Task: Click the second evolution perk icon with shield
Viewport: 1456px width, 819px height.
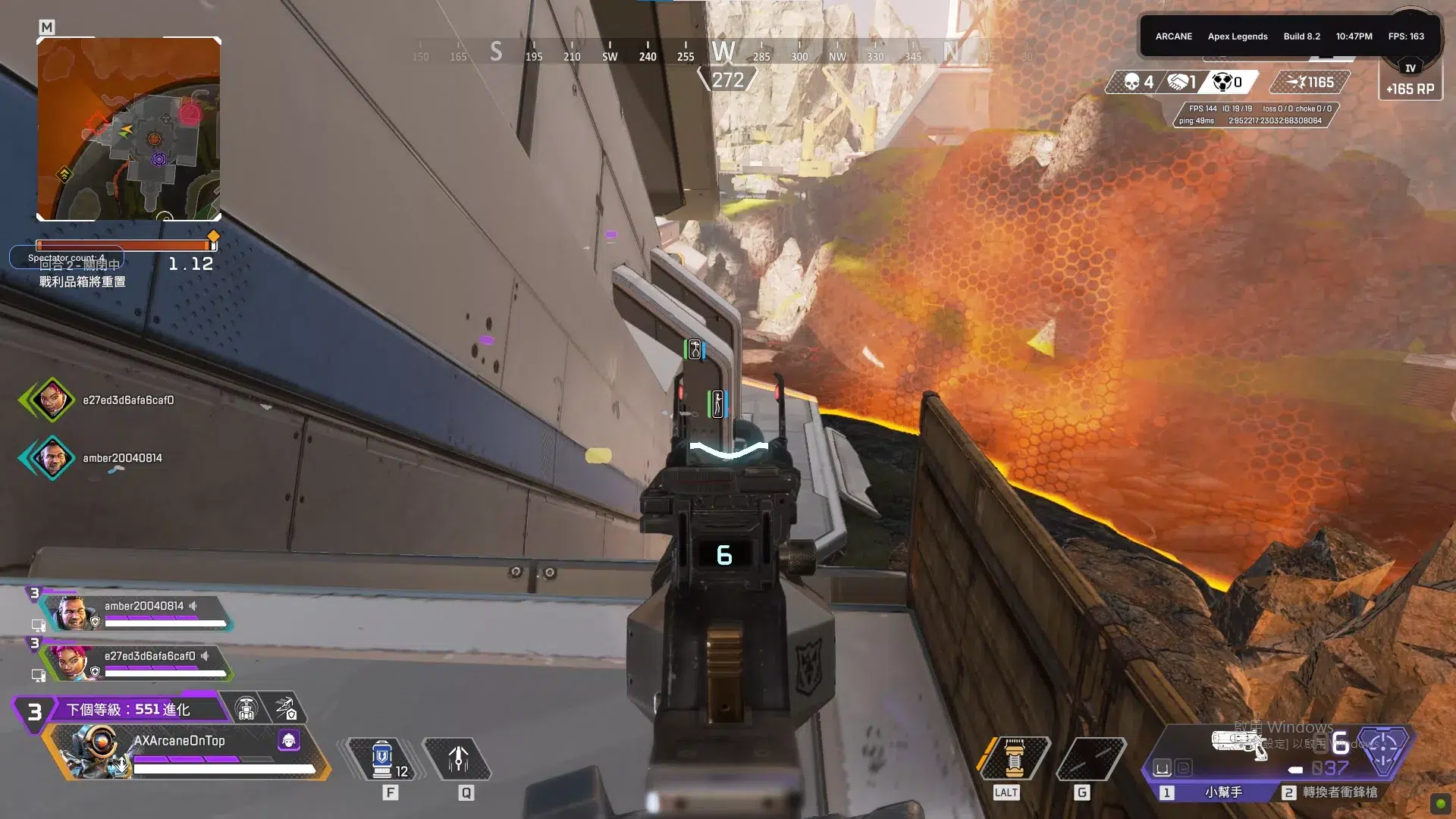Action: tap(286, 708)
